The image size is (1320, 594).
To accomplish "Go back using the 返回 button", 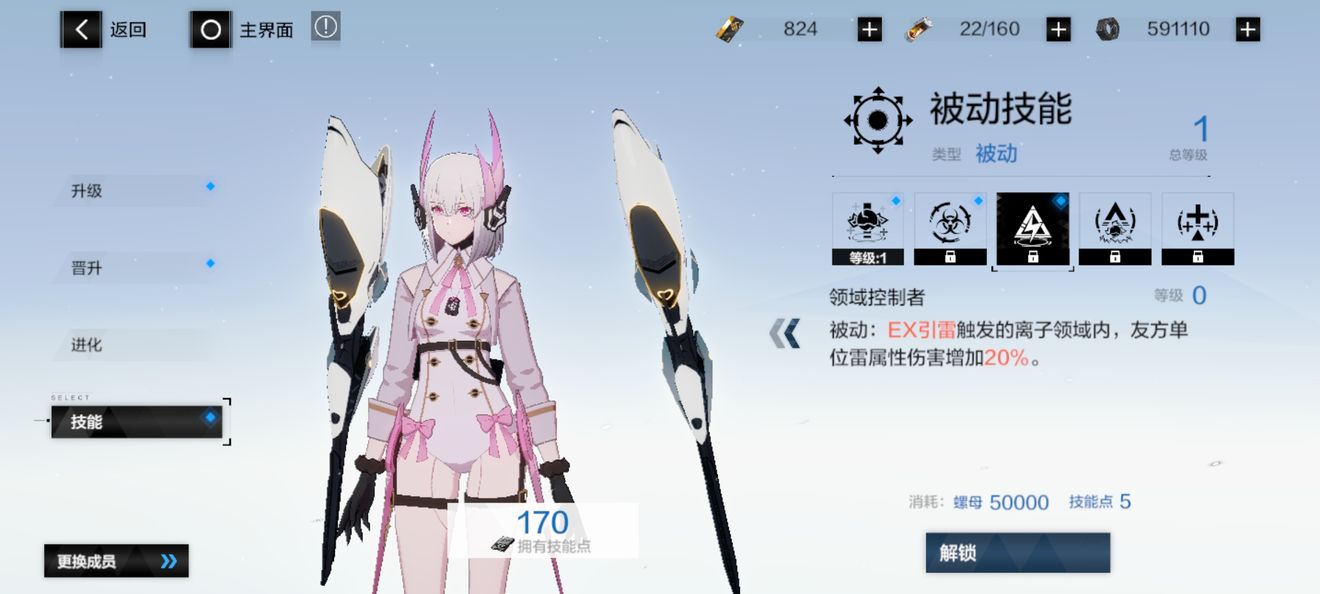I will click(x=104, y=30).
